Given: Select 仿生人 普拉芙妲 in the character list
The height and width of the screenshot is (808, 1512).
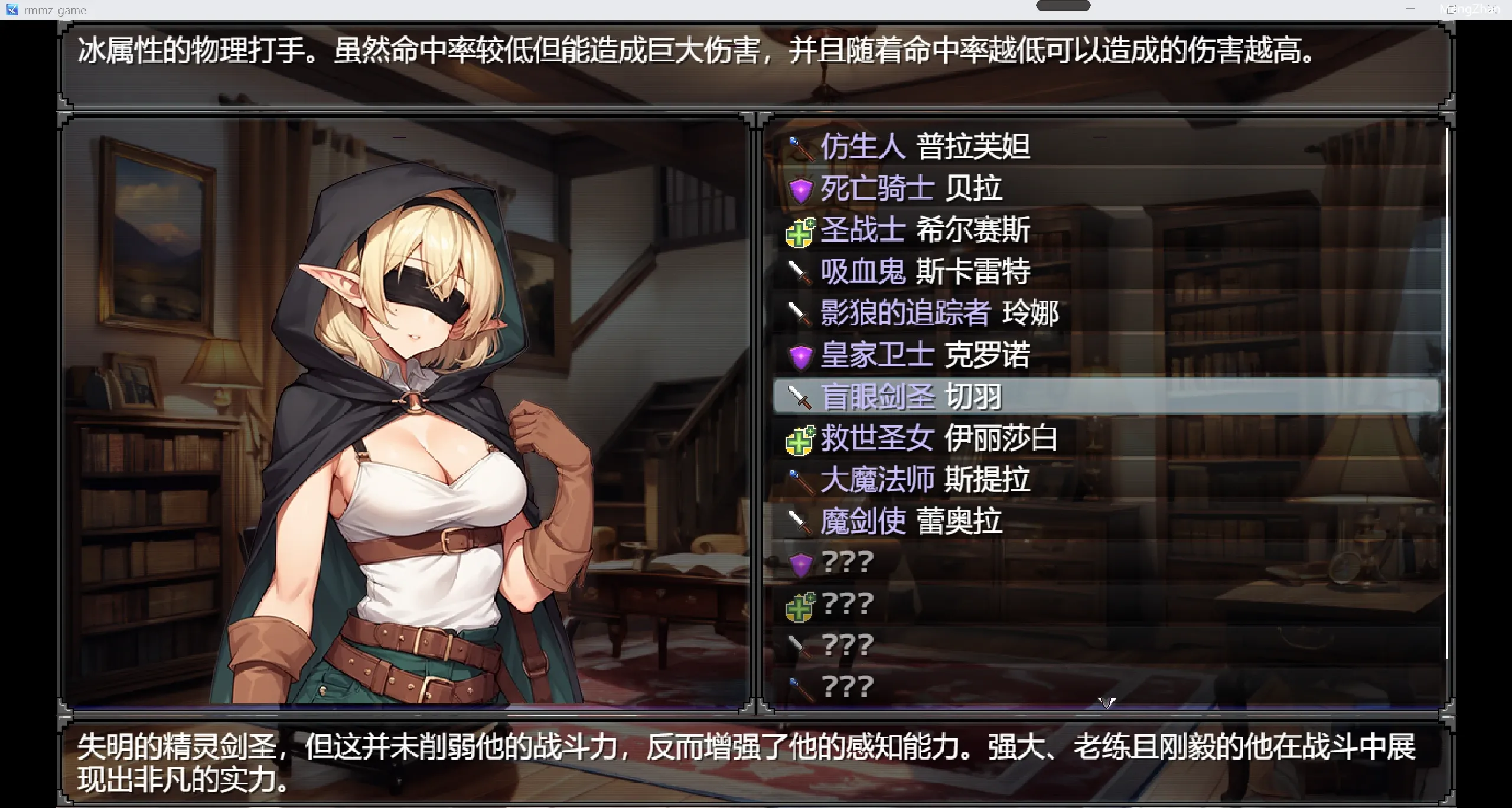Looking at the screenshot, I should click(925, 146).
